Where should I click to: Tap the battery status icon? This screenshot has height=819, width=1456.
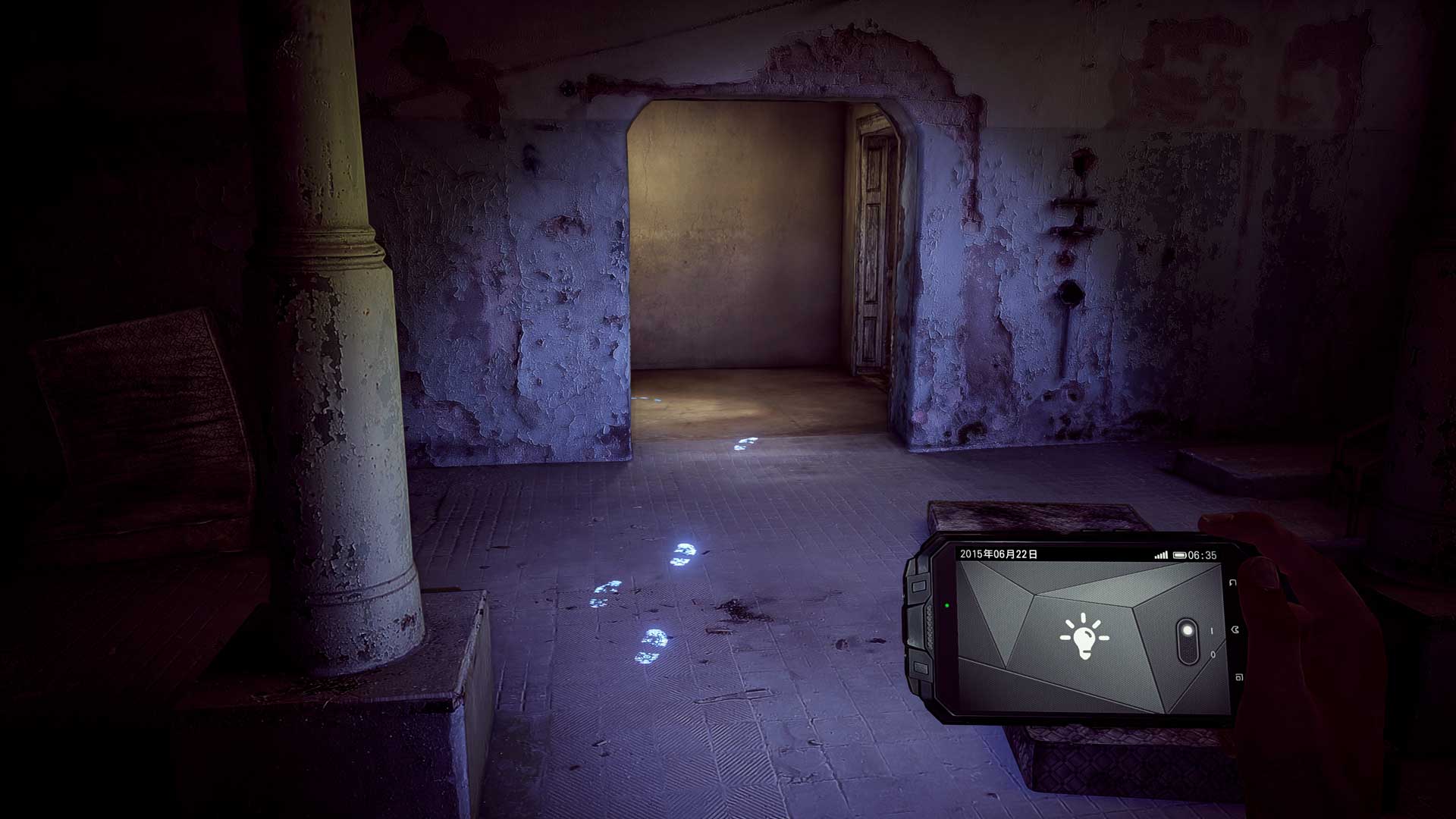(1180, 554)
